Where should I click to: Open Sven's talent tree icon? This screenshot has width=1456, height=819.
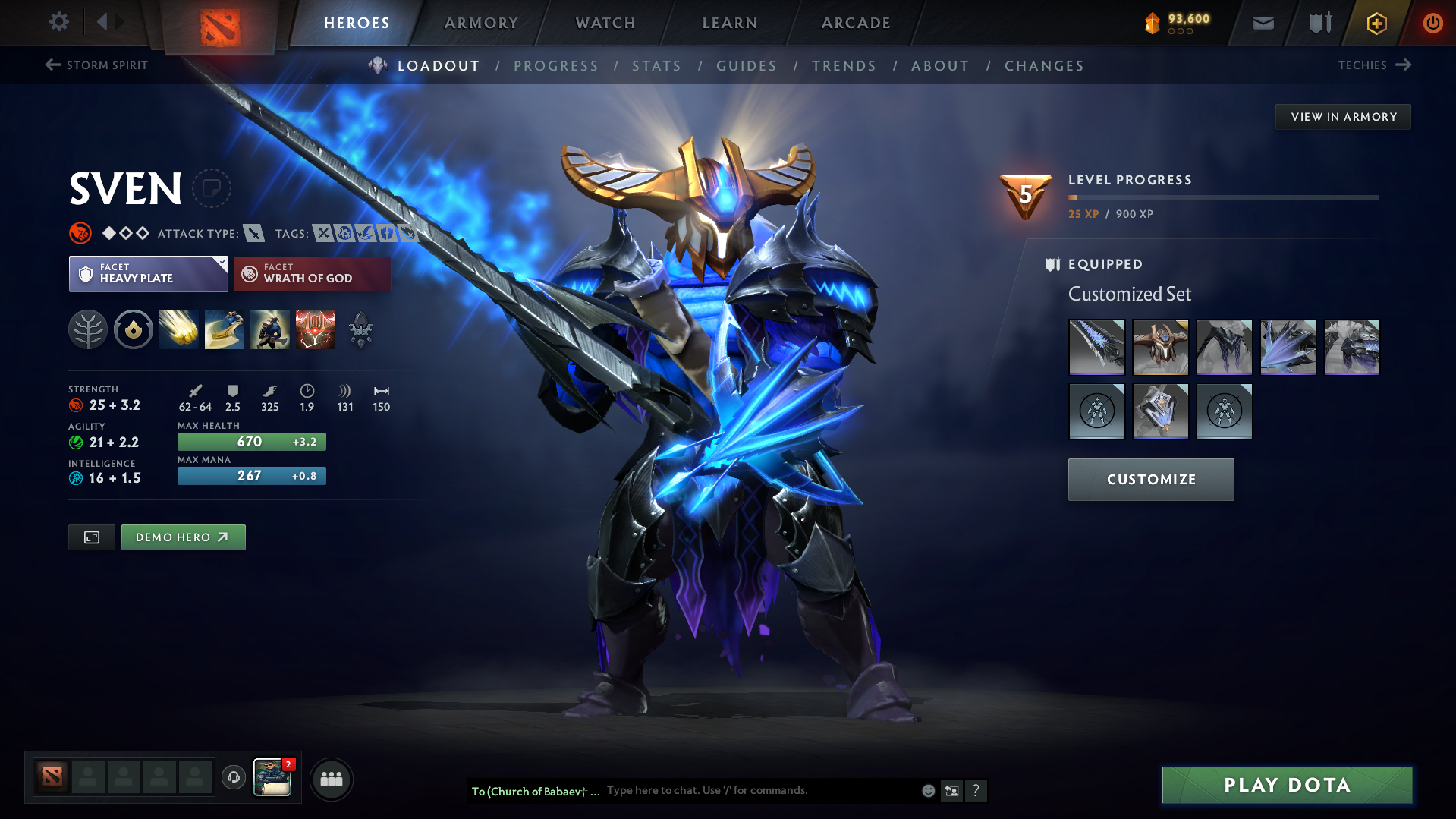click(88, 329)
